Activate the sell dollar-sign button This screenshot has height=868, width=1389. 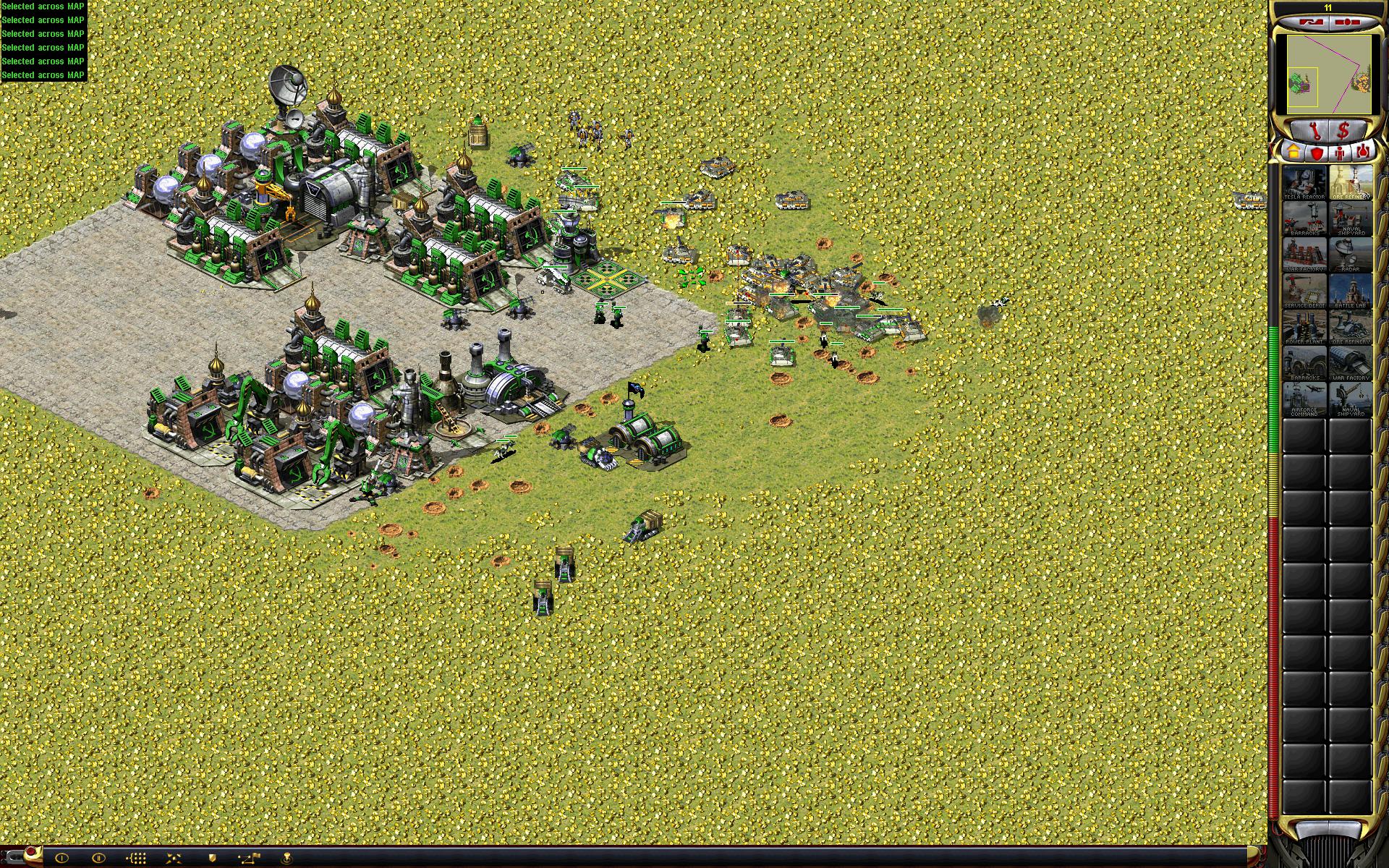tap(1343, 131)
